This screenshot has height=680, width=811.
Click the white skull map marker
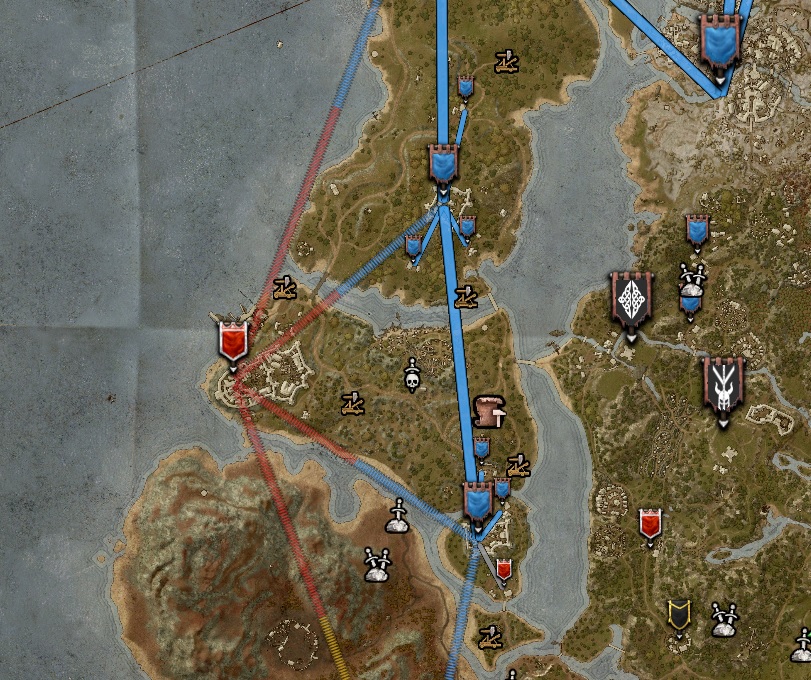(x=412, y=375)
